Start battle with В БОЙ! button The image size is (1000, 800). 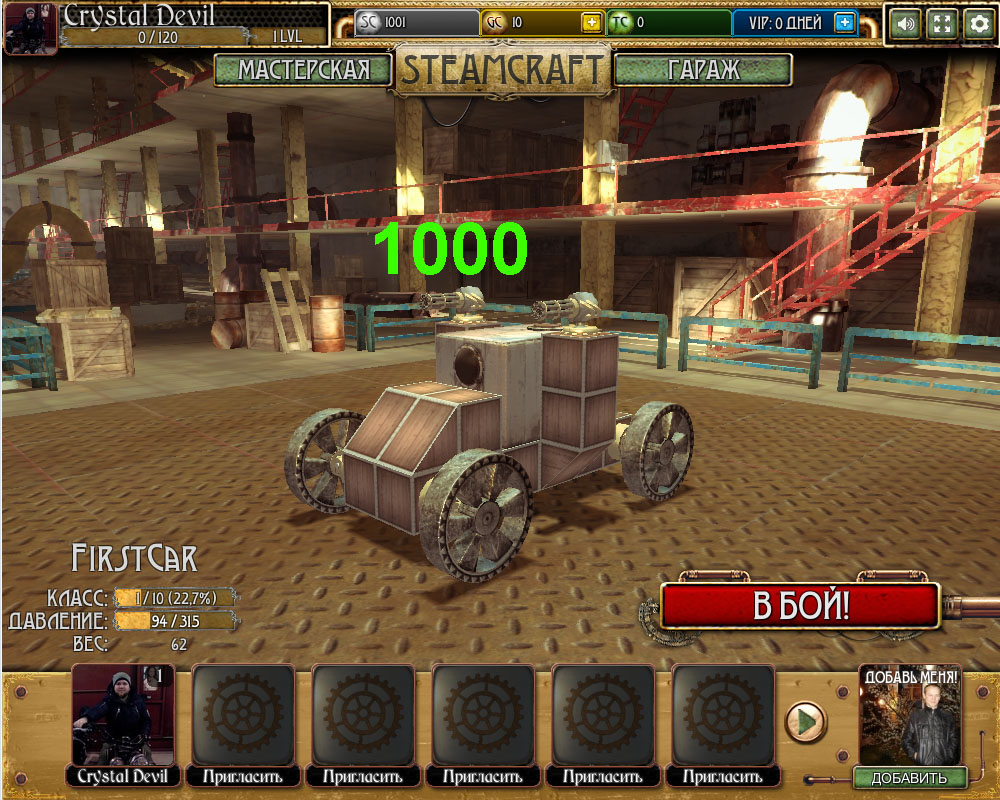[x=800, y=606]
